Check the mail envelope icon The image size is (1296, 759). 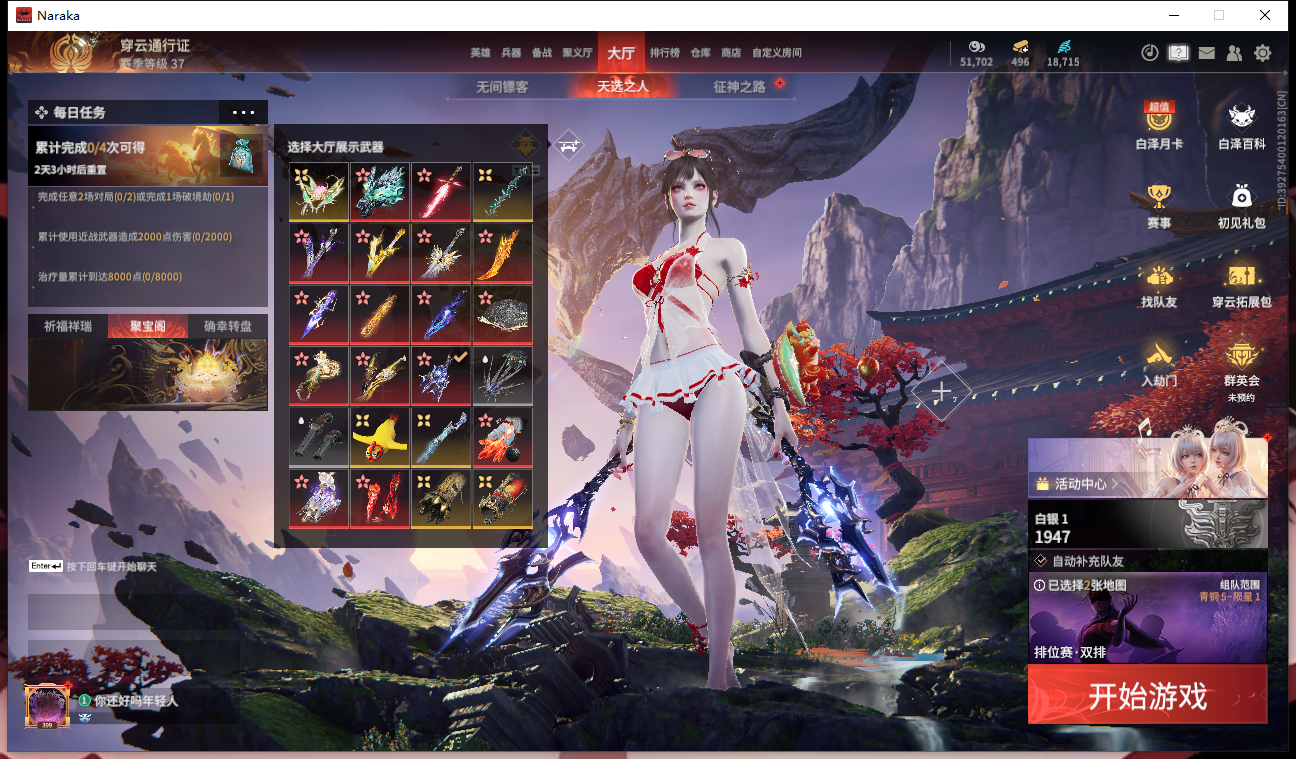click(1207, 53)
